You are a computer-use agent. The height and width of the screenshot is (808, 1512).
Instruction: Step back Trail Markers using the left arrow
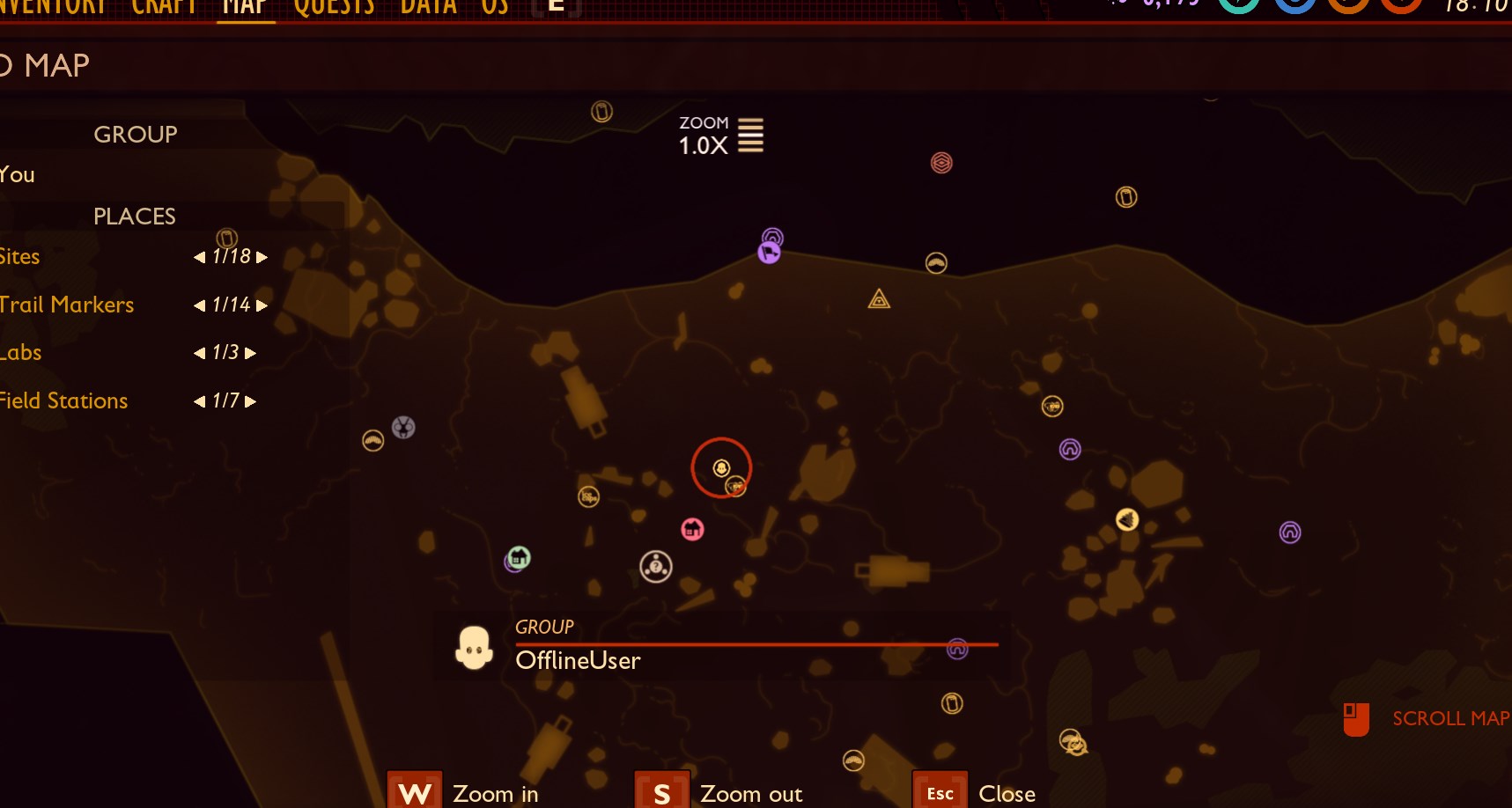(199, 305)
